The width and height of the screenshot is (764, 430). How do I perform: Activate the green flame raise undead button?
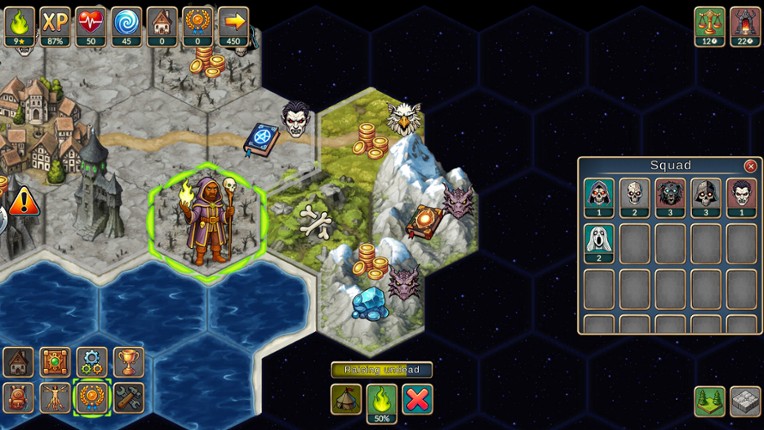(x=381, y=399)
